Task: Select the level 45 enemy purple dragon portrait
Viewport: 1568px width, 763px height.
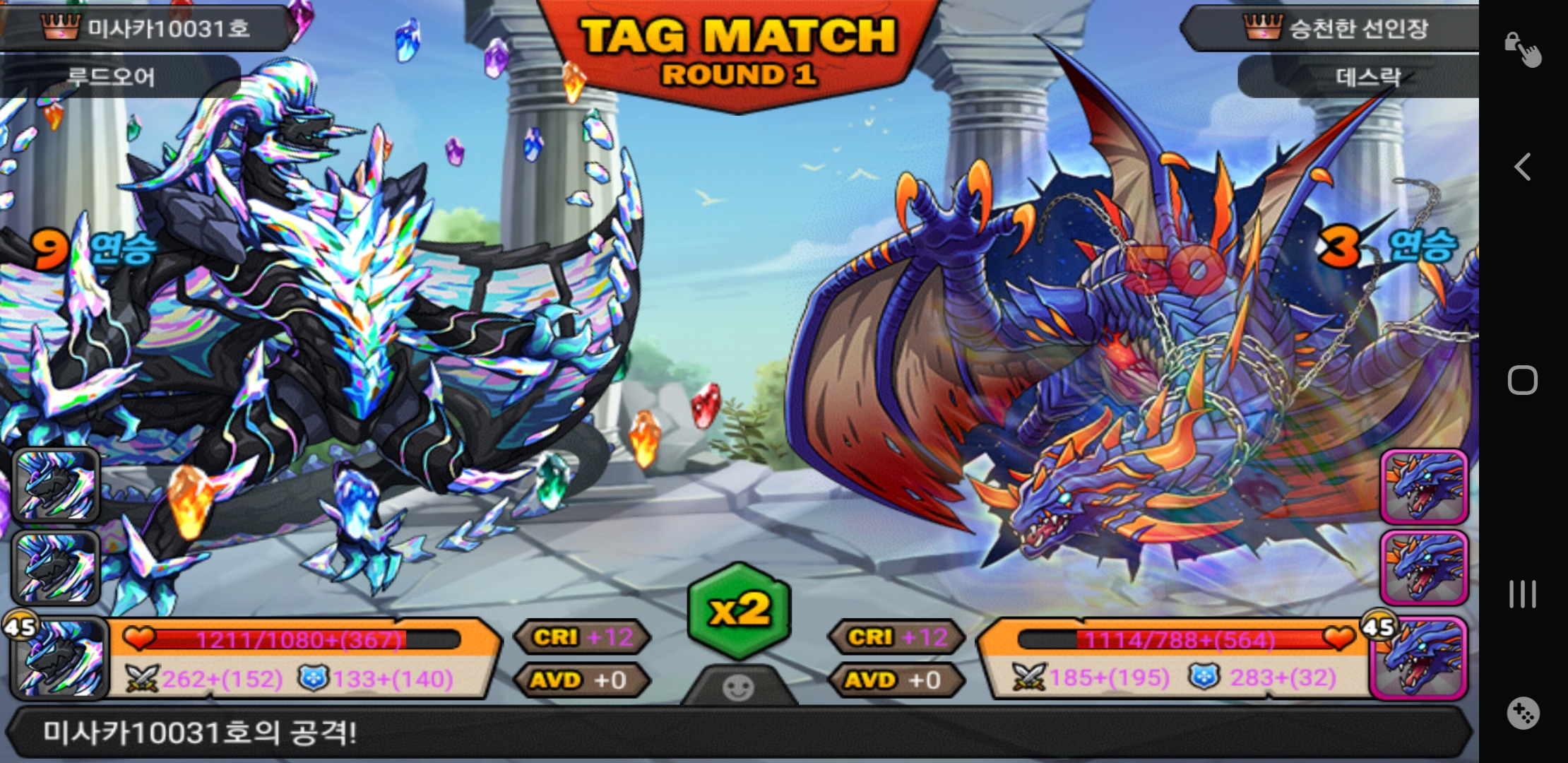Action: tap(1420, 658)
